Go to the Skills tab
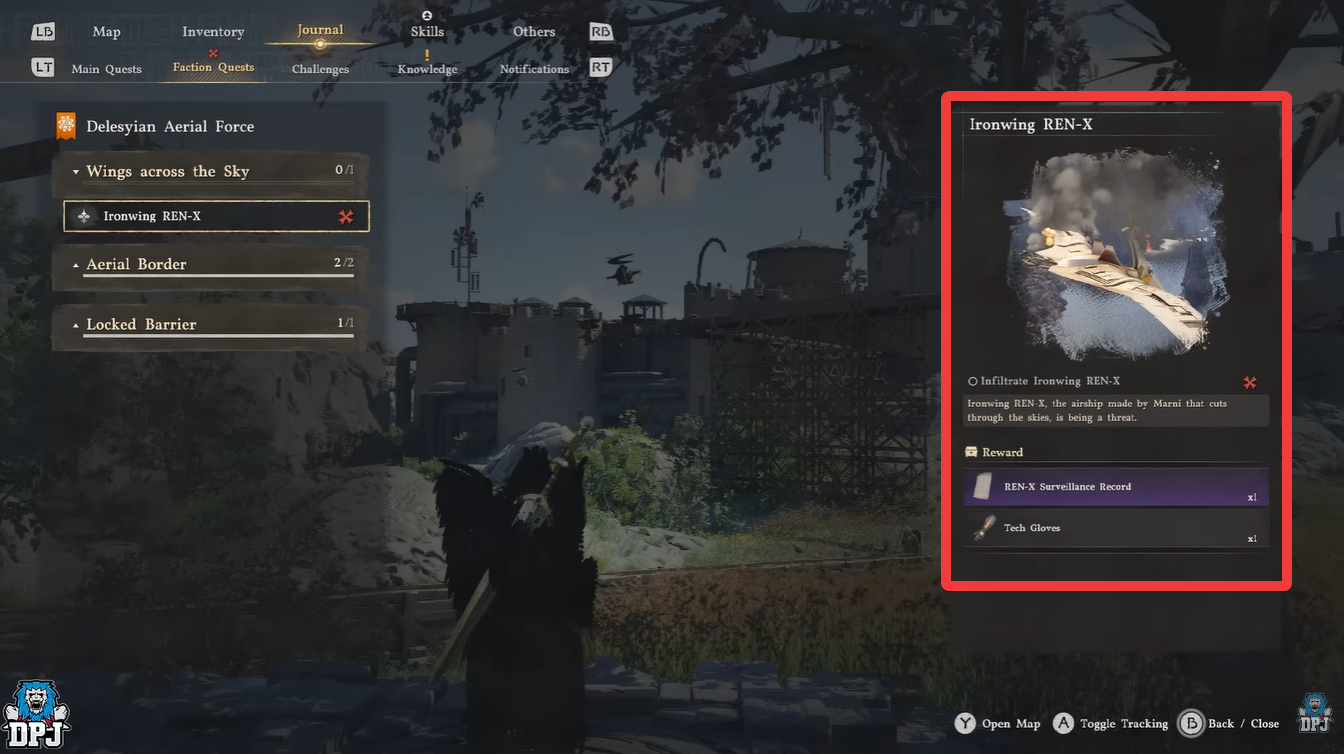Viewport: 1344px width, 754px height. (x=427, y=32)
